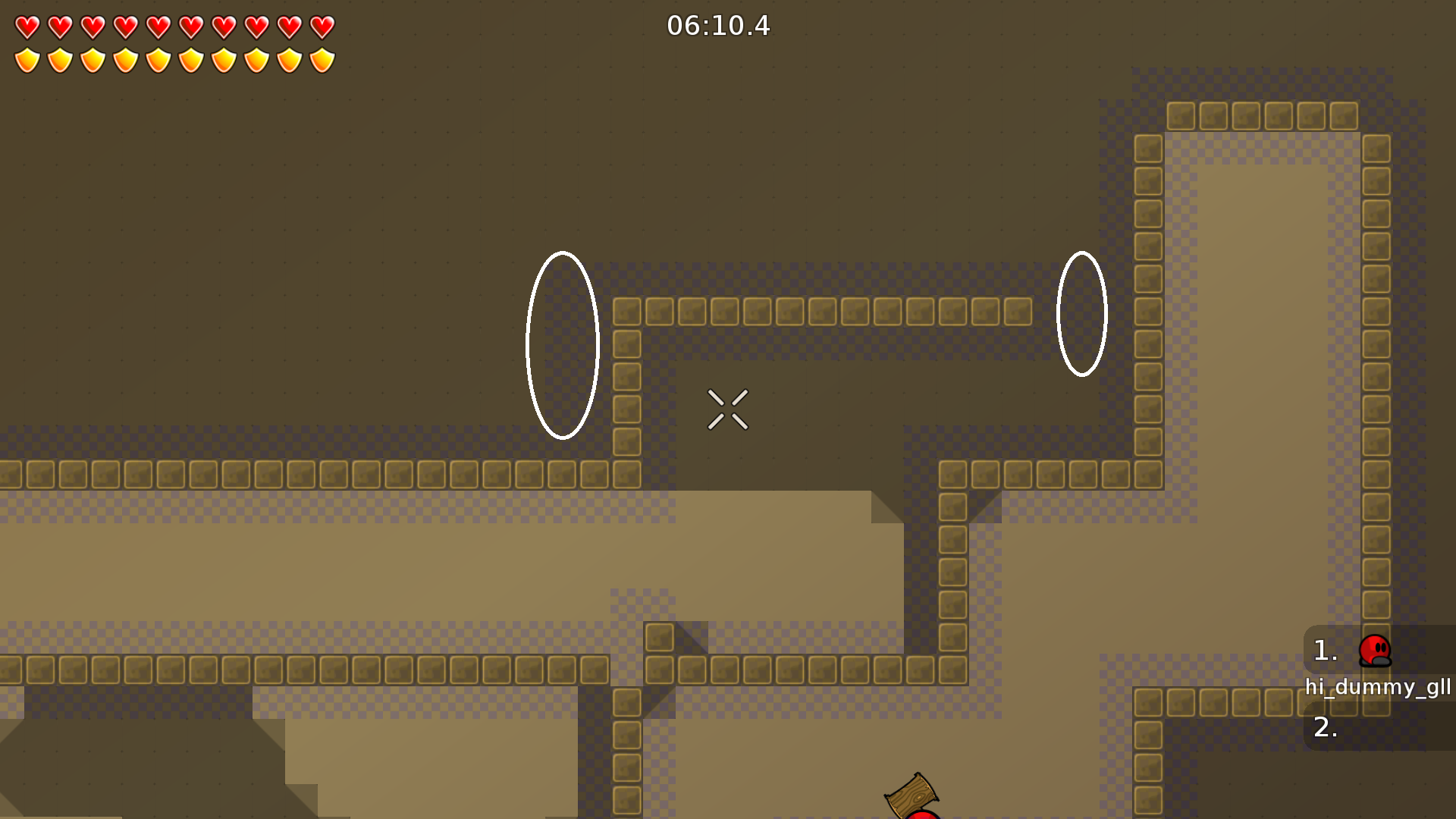Click the race timer showing 06:10.4
The width and height of the screenshot is (1456, 819).
tap(718, 26)
